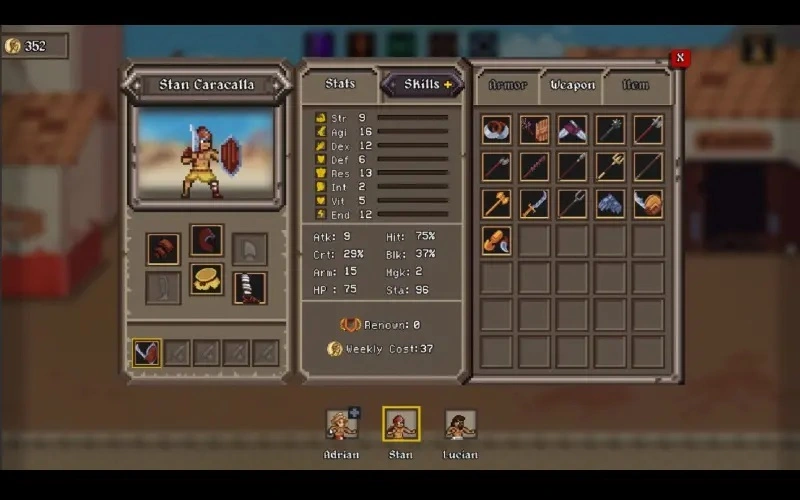Viewport: 800px width, 500px height.
Task: Pick the golden trident in the inventory
Action: 610,166
